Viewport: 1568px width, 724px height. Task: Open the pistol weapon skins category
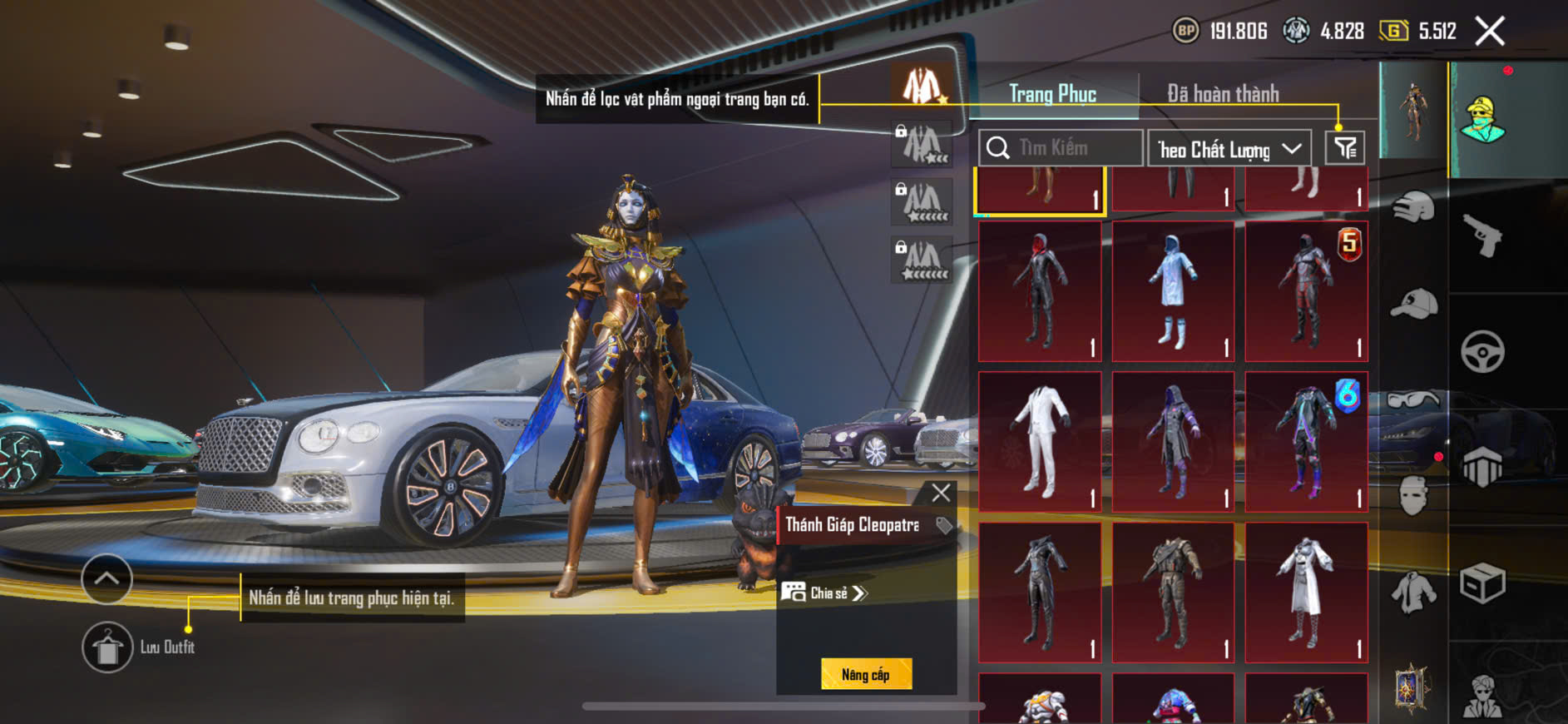1482,235
